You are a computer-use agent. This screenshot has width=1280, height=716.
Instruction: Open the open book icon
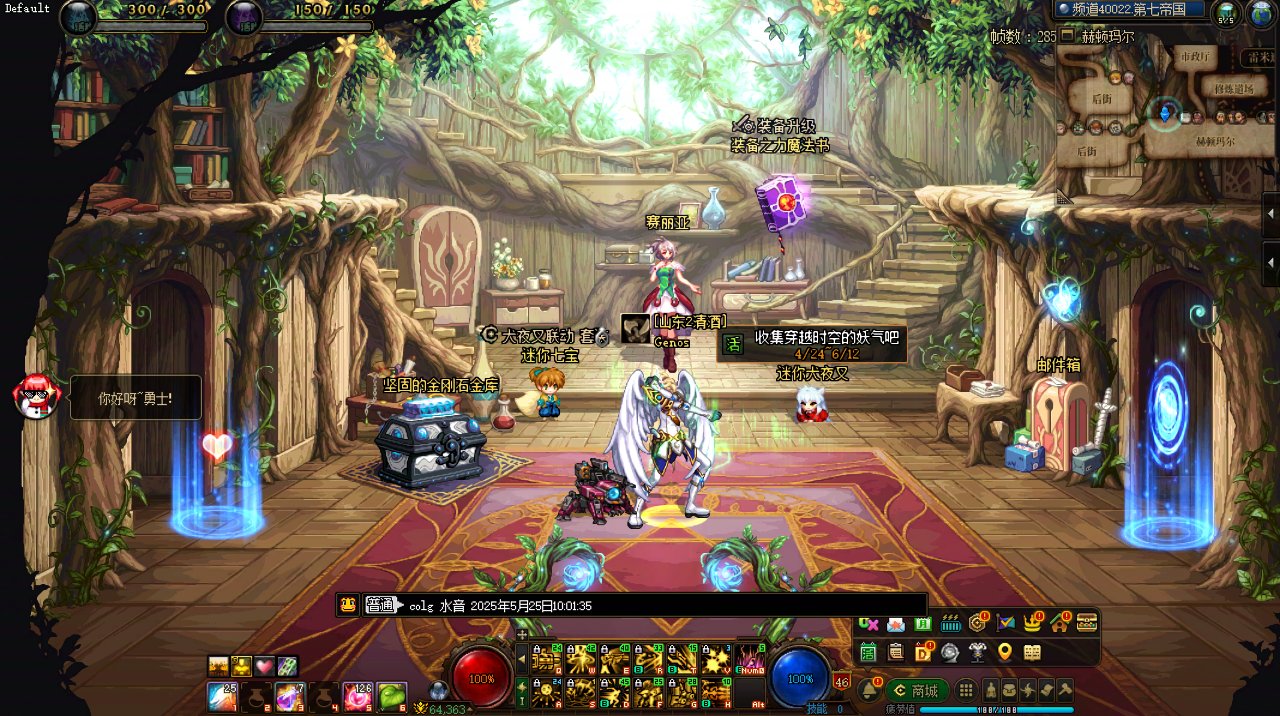[x=1032, y=653]
